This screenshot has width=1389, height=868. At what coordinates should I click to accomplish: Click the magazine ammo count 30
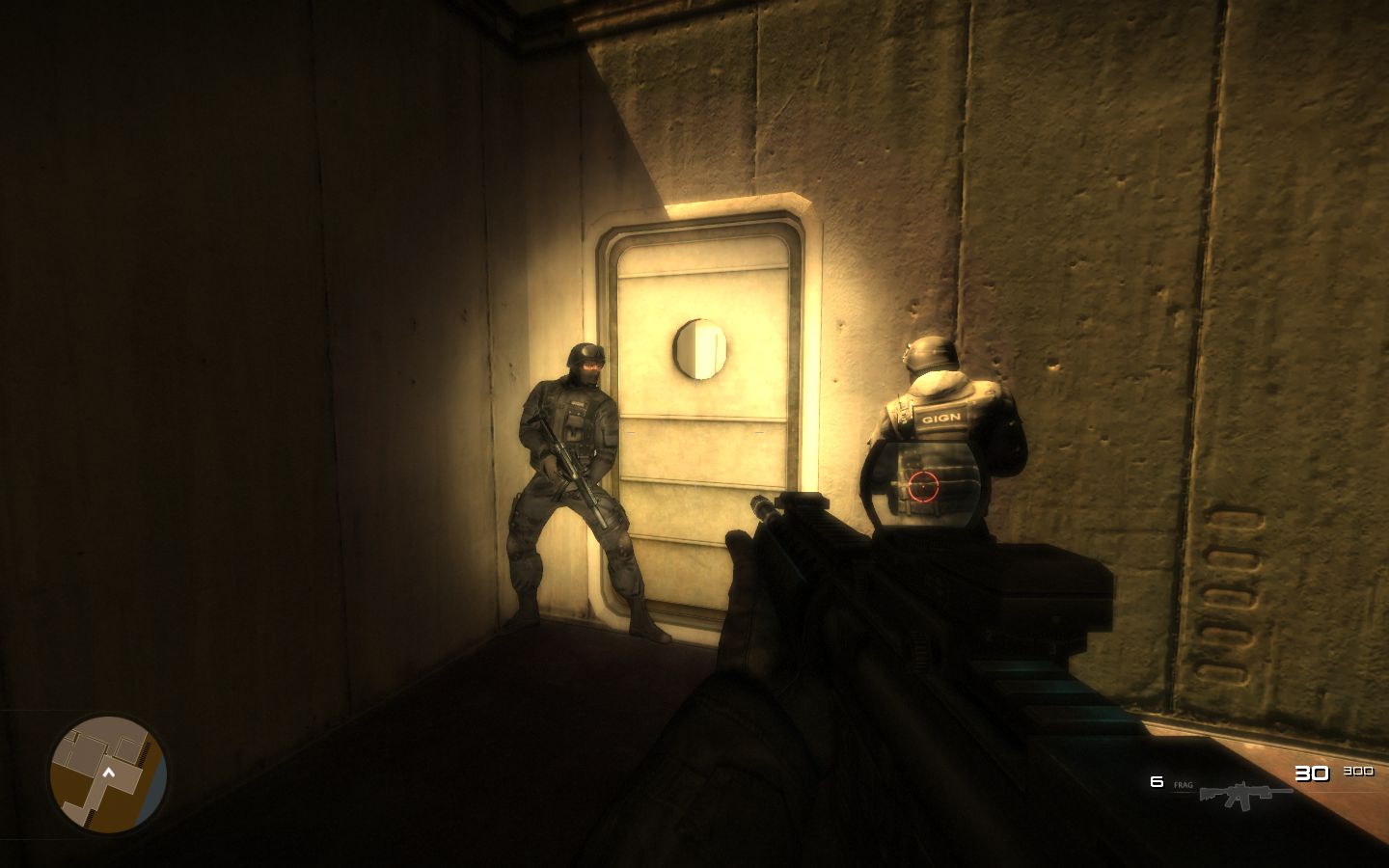[x=1312, y=773]
